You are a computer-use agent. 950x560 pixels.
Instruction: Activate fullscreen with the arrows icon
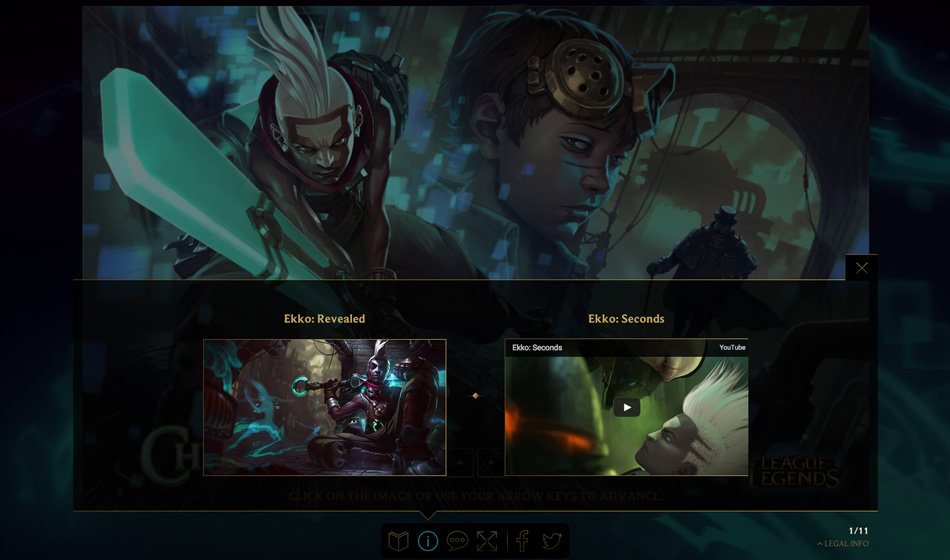point(487,541)
